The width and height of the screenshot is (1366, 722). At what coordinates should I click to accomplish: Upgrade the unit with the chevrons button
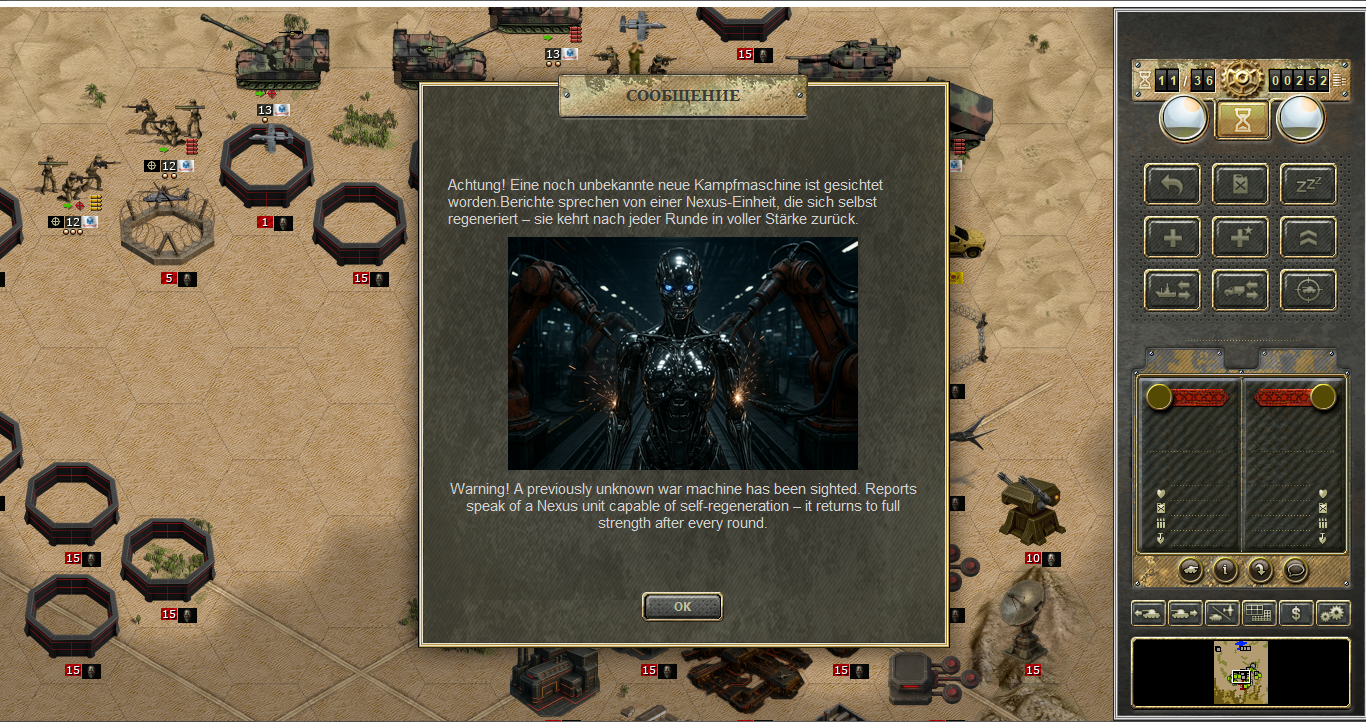1308,237
